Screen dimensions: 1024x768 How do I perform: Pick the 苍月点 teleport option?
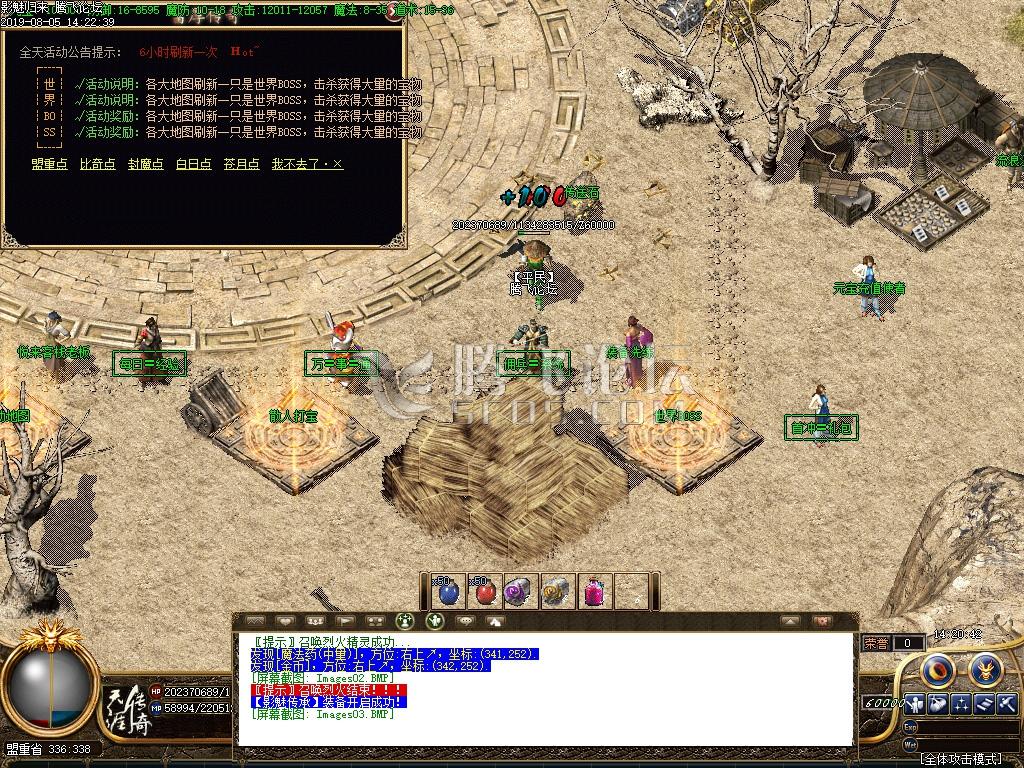click(241, 164)
